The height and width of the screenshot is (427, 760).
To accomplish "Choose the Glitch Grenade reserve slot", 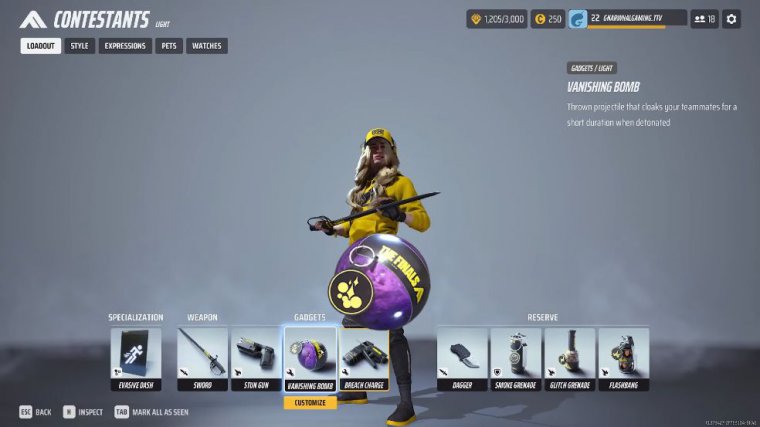I will tap(569, 359).
